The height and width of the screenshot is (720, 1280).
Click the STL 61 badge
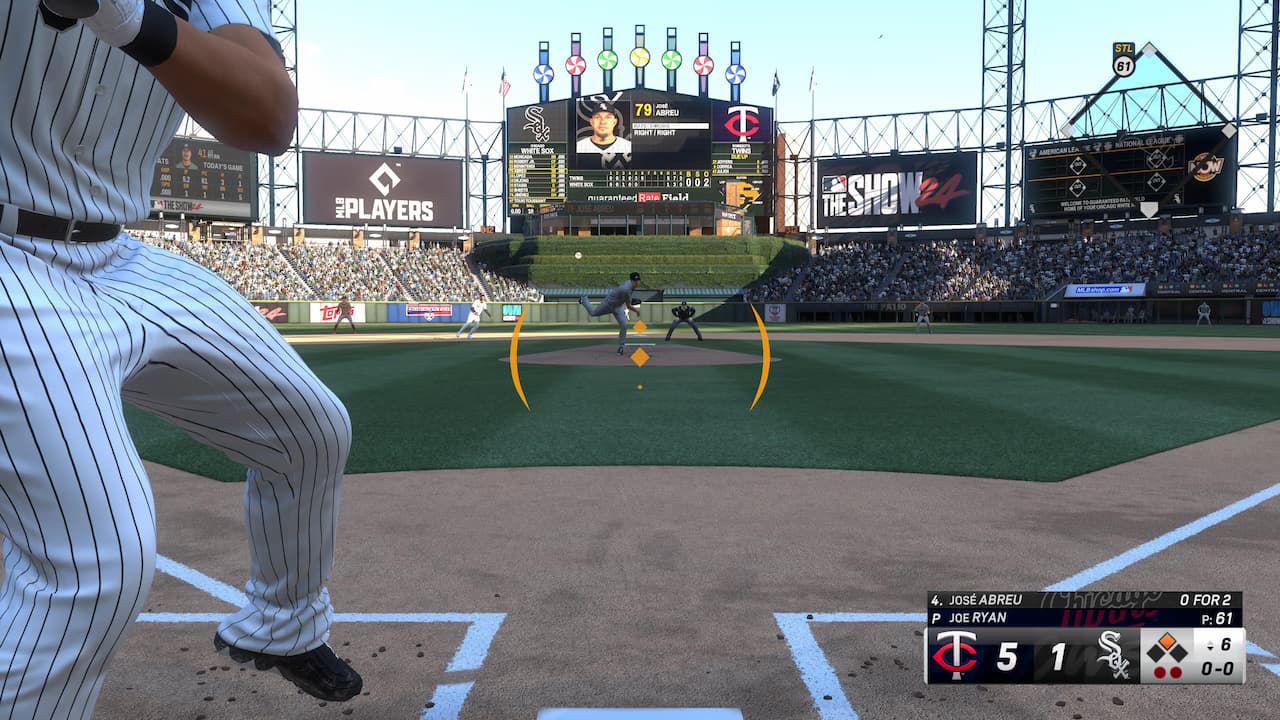1124,59
